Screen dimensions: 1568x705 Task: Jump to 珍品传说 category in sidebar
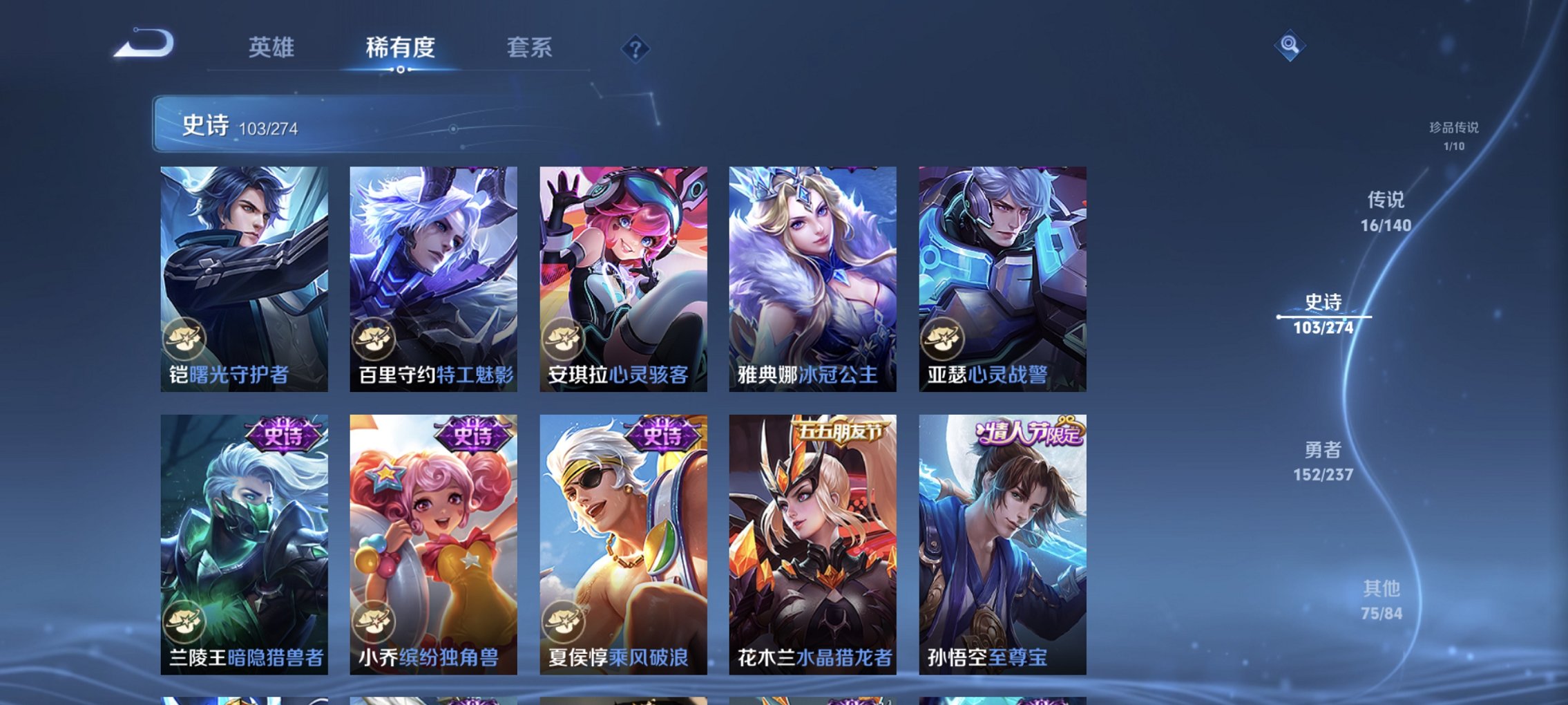click(x=1454, y=135)
